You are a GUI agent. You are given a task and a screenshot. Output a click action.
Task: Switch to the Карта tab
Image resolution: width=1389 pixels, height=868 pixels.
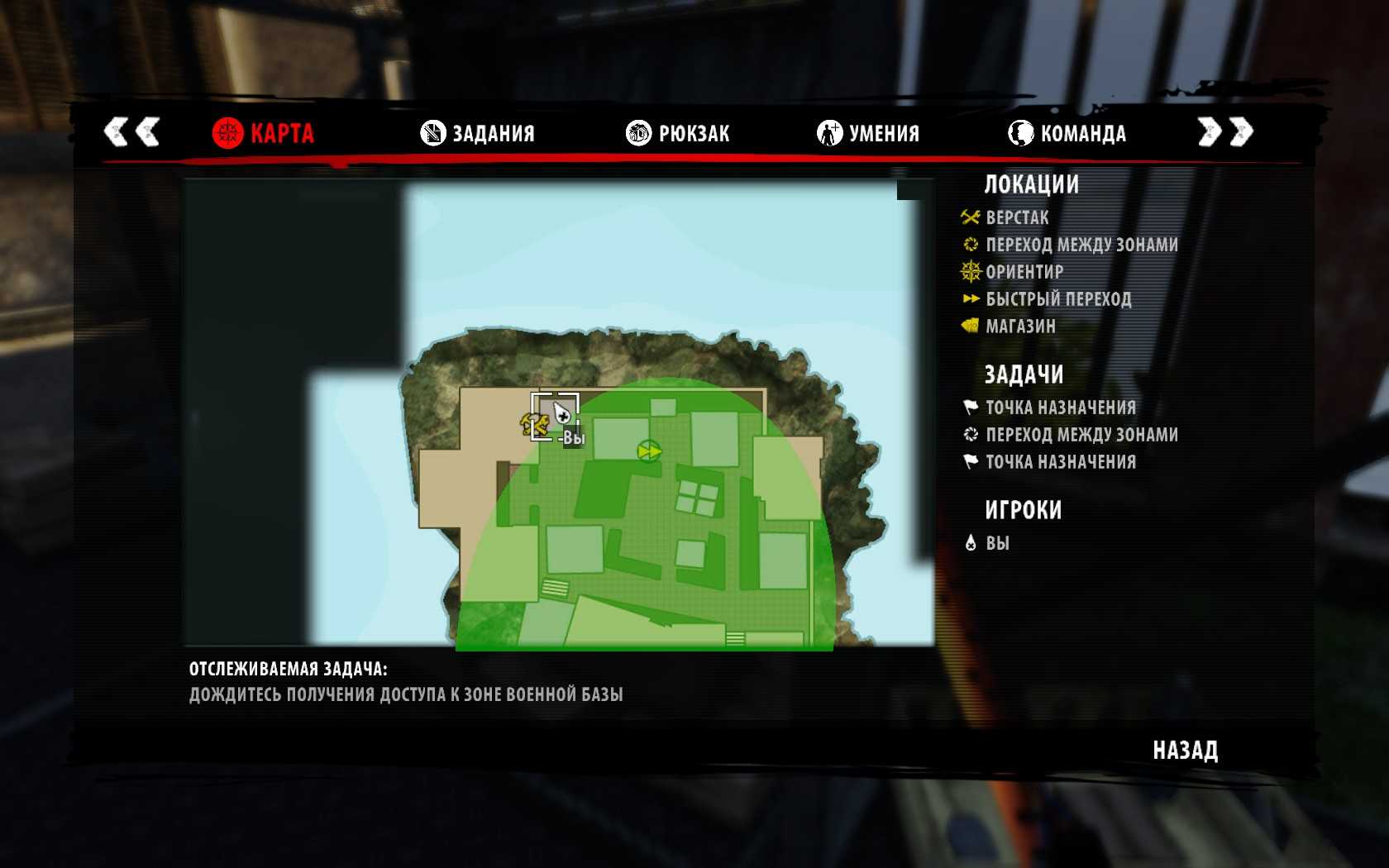264,133
